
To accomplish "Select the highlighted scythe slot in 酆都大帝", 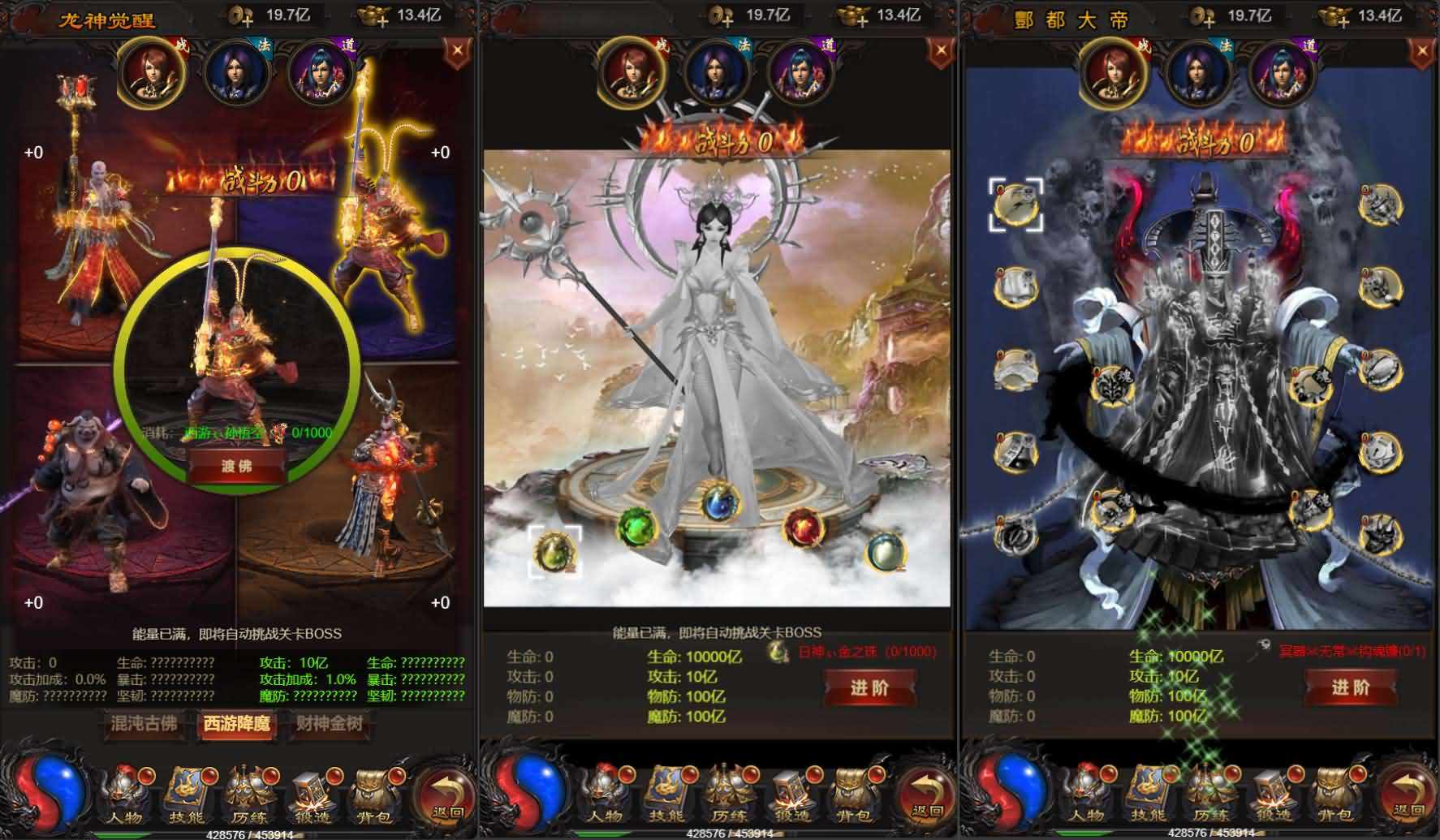I will pyautogui.click(x=1015, y=205).
